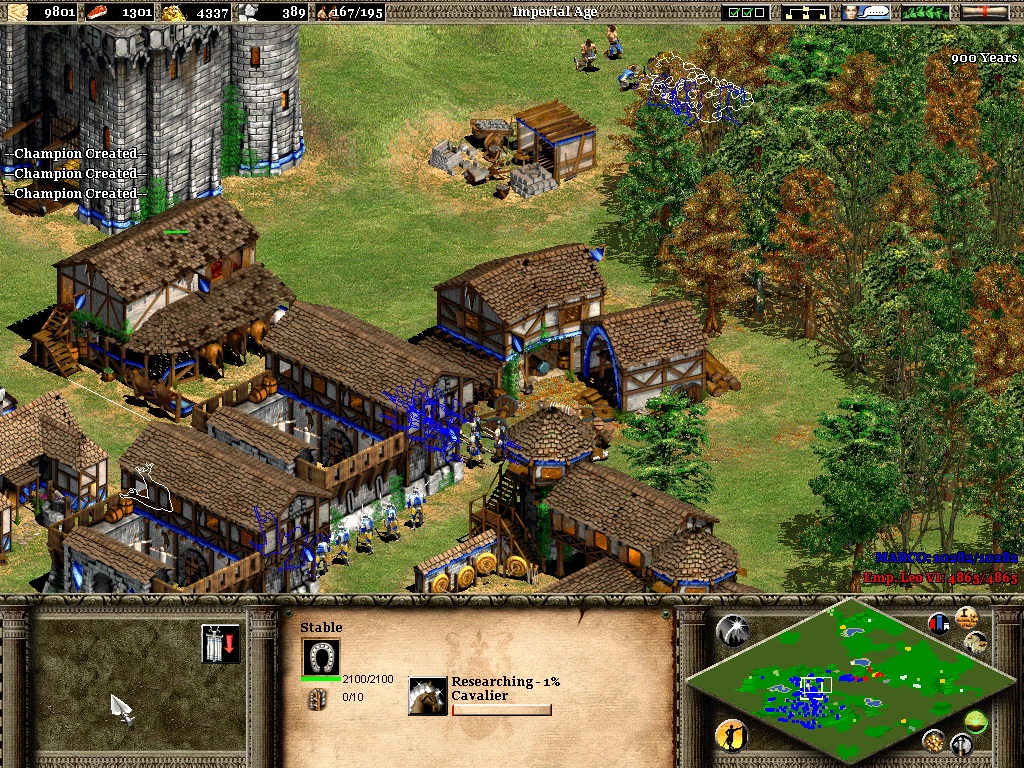Jump to idle villager button

(x=731, y=737)
